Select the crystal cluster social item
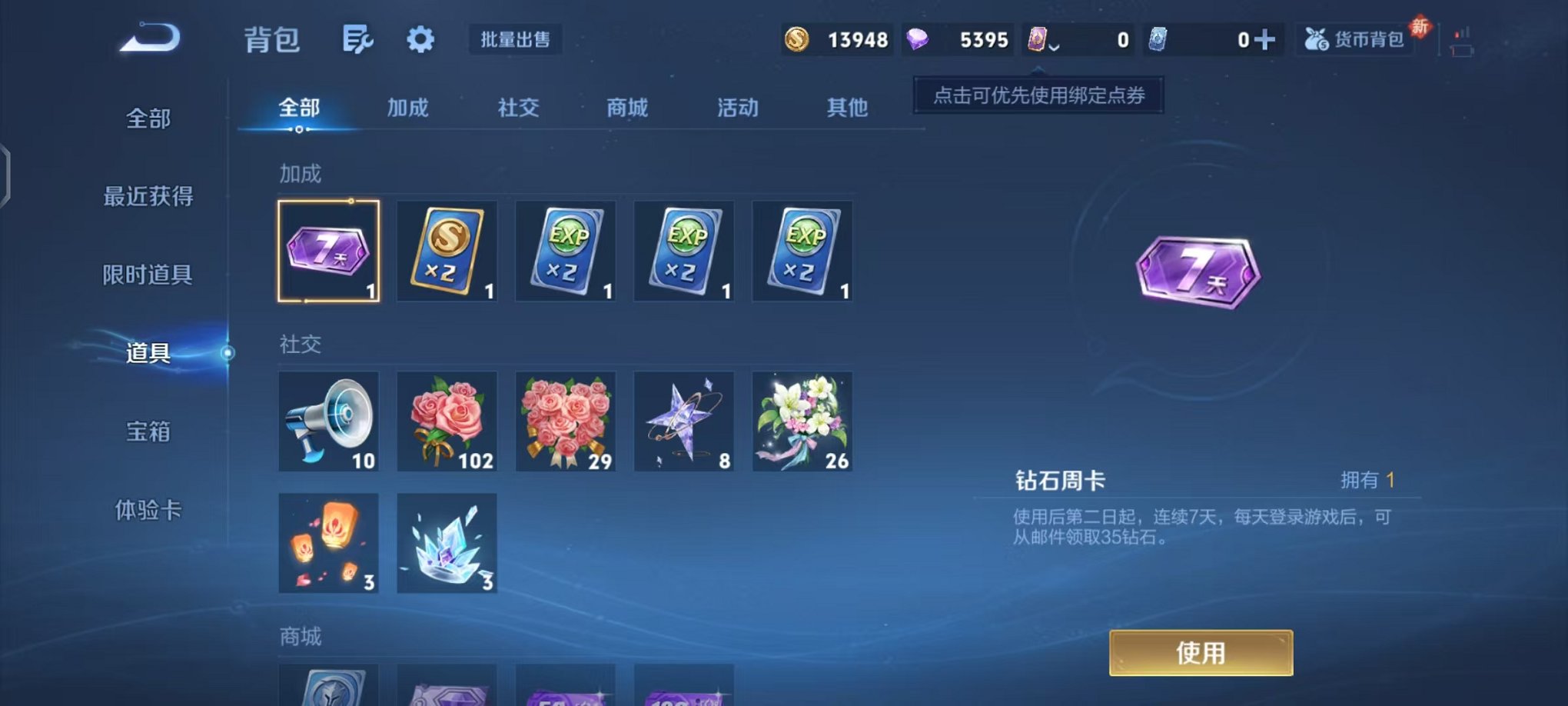 tap(447, 544)
